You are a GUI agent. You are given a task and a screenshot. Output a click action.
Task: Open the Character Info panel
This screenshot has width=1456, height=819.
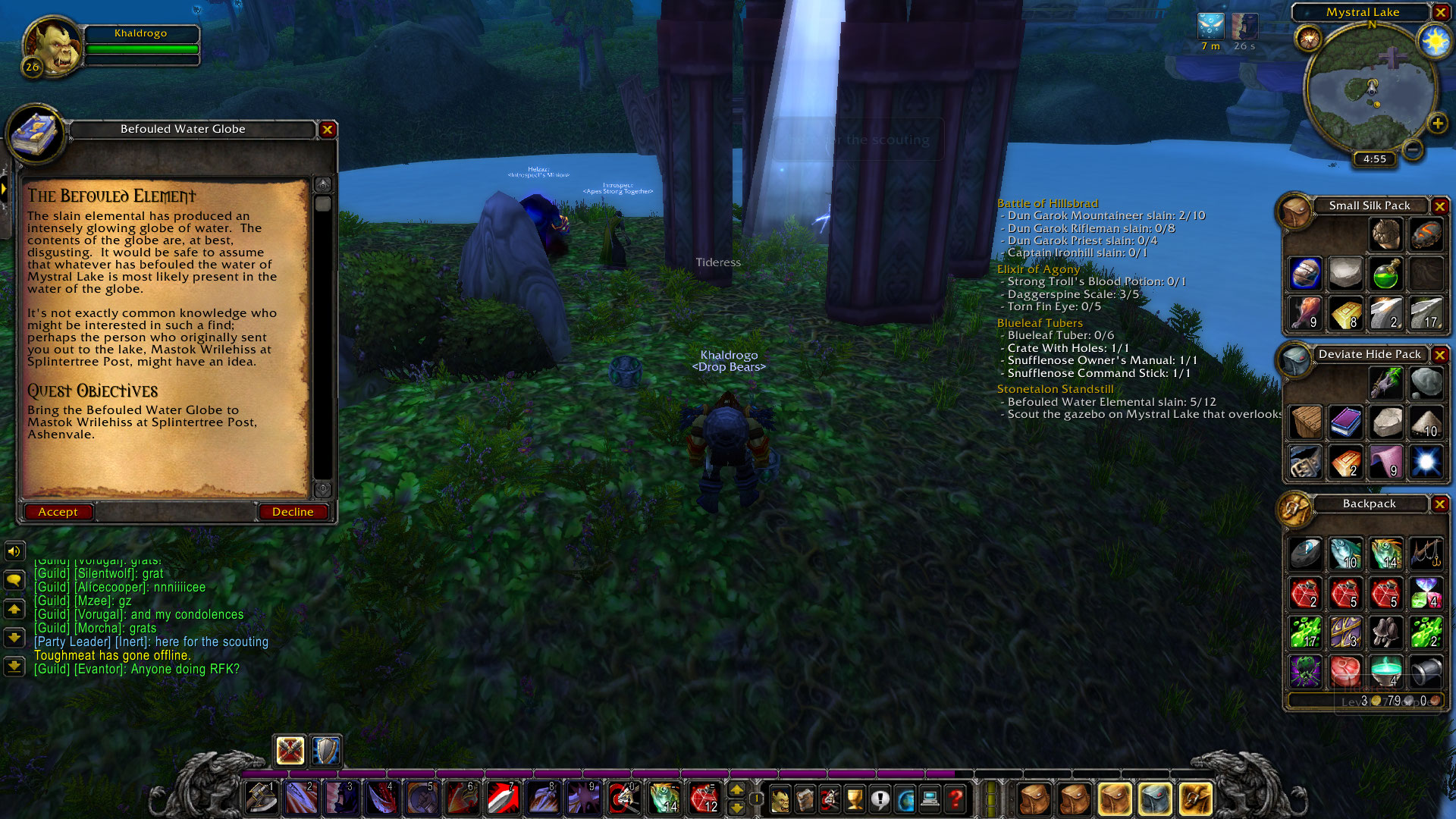coord(780,798)
